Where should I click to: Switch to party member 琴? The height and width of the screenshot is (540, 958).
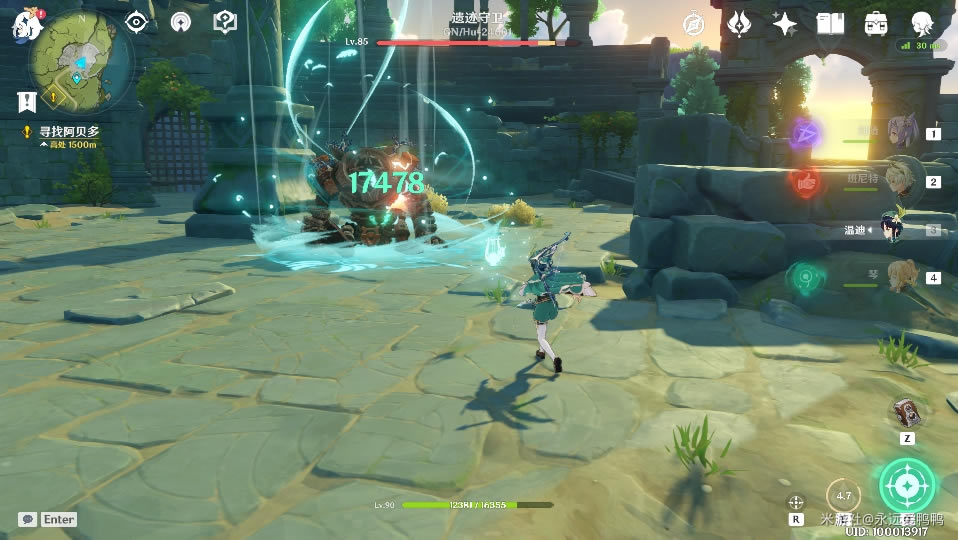(900, 276)
